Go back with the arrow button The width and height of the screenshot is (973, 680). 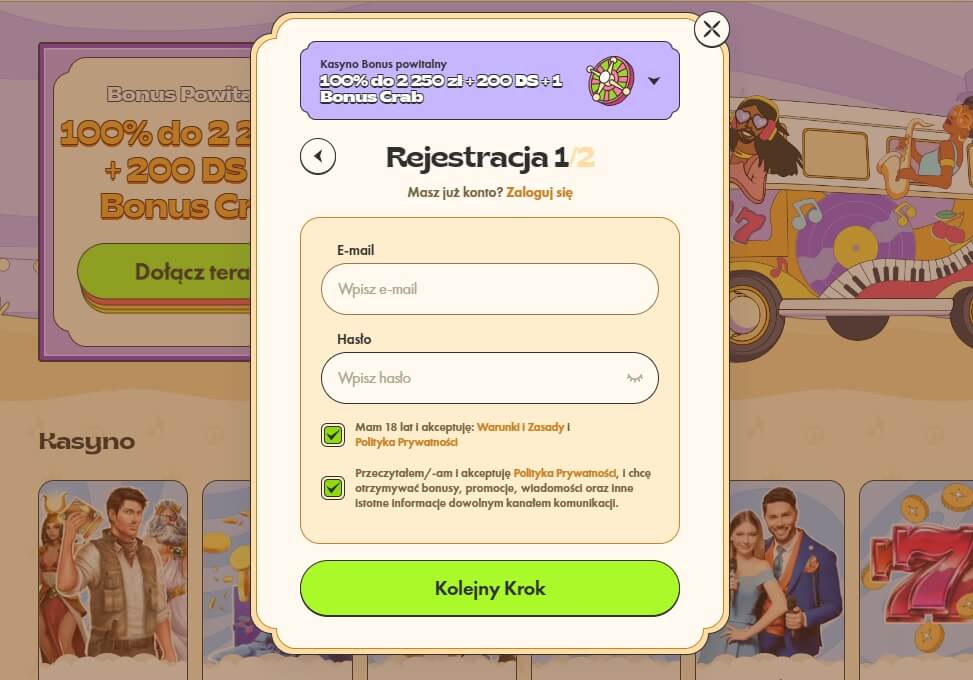pyautogui.click(x=318, y=156)
